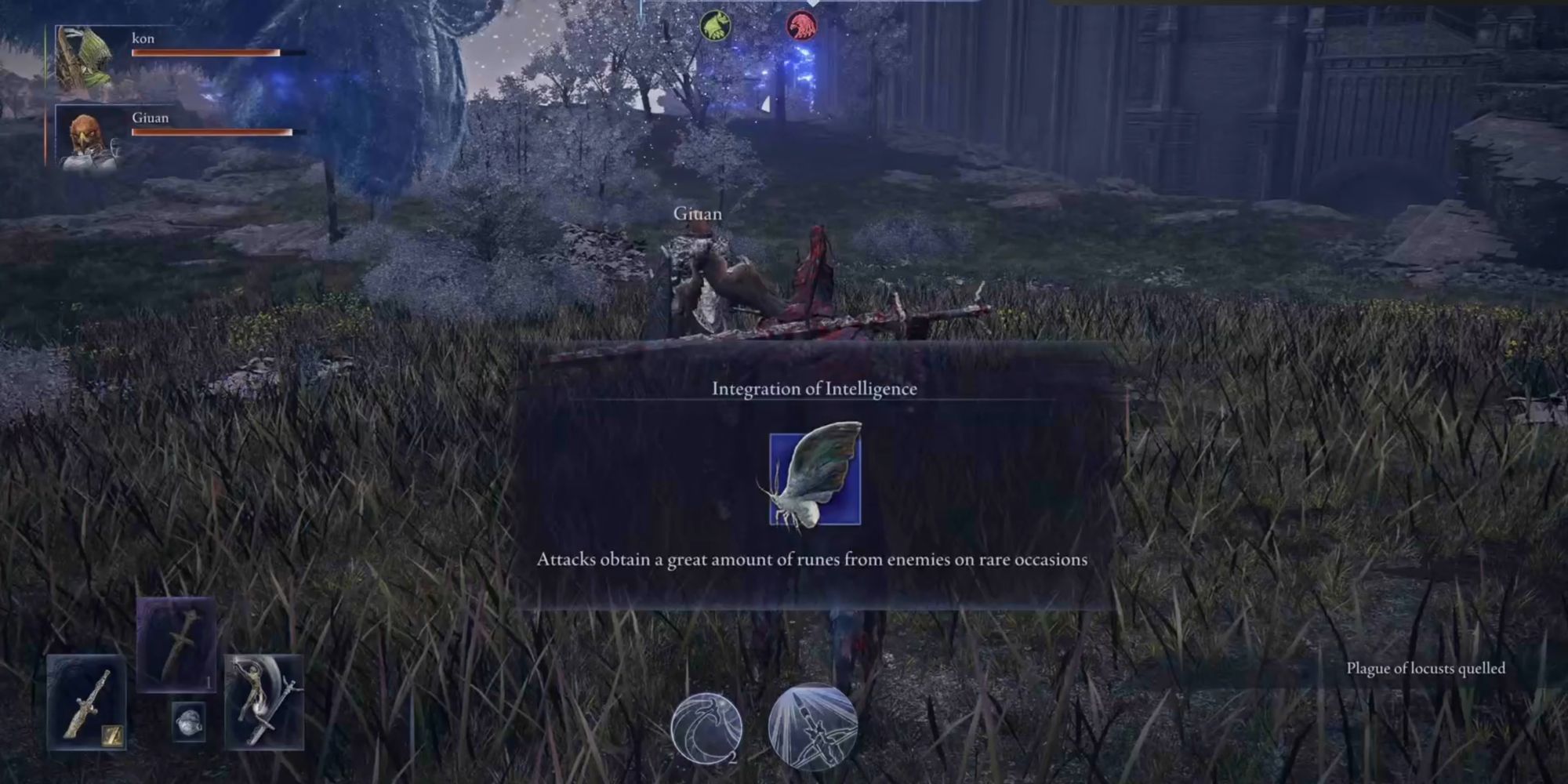Click the item count on the dagger slot

209,684
